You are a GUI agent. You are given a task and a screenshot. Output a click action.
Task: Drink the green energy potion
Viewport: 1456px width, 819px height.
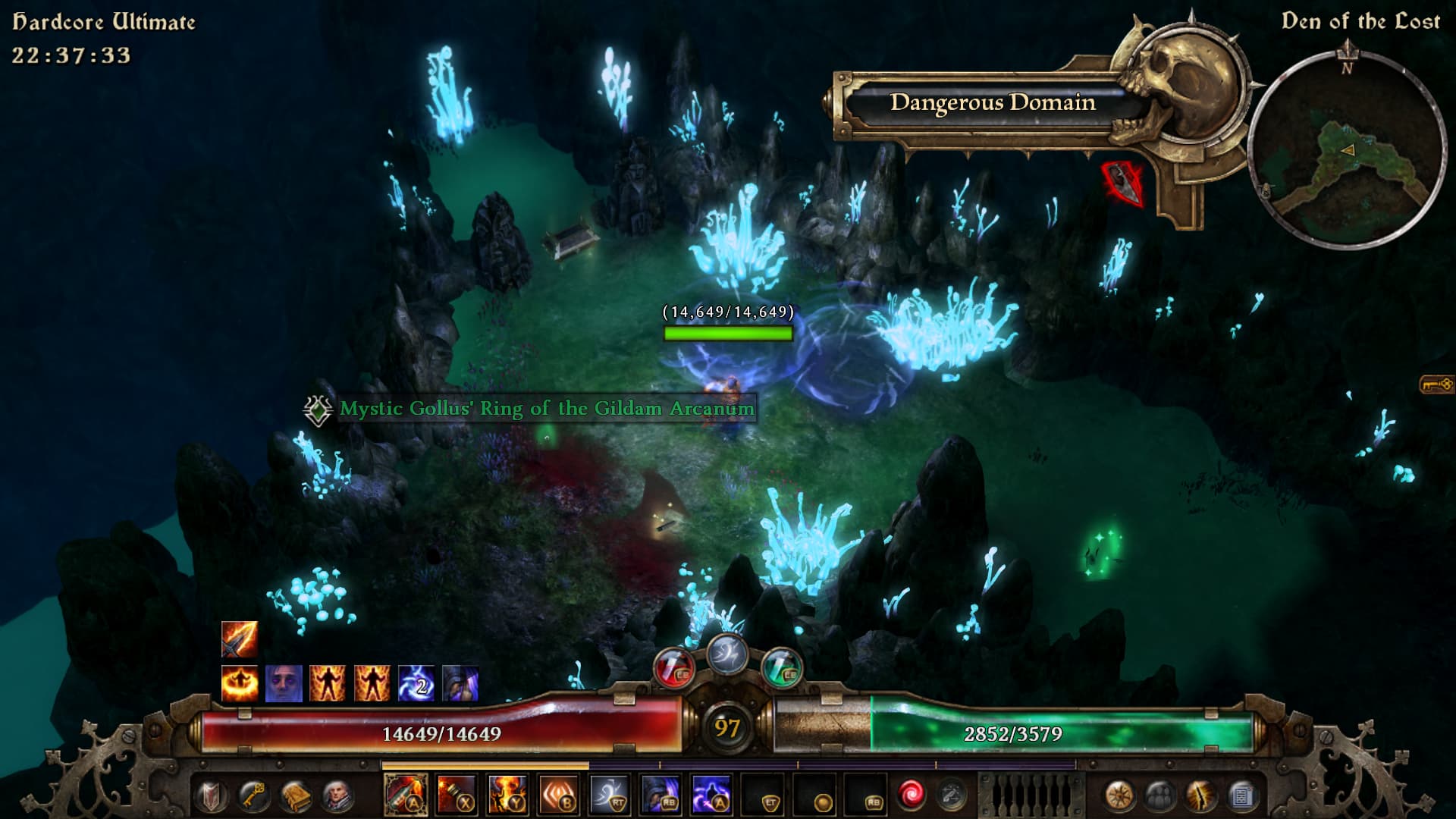[x=782, y=667]
